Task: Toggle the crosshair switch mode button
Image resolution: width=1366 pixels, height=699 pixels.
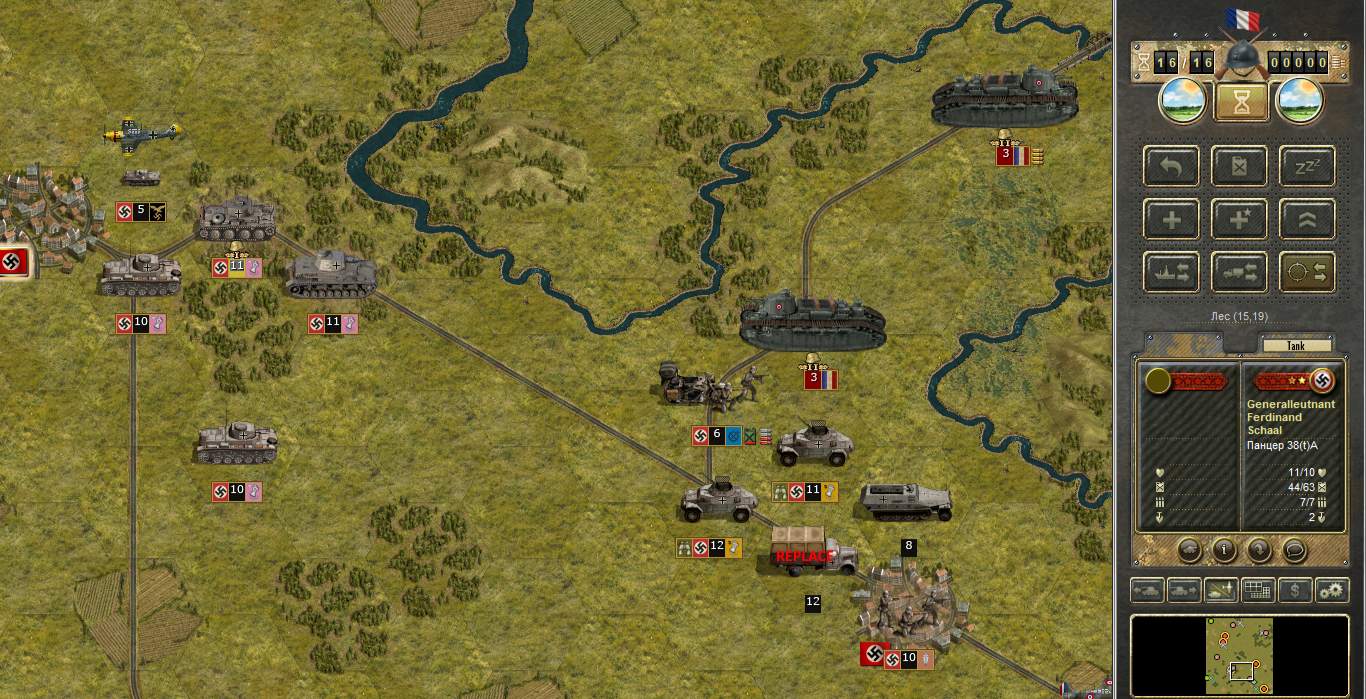Action: pos(1307,271)
